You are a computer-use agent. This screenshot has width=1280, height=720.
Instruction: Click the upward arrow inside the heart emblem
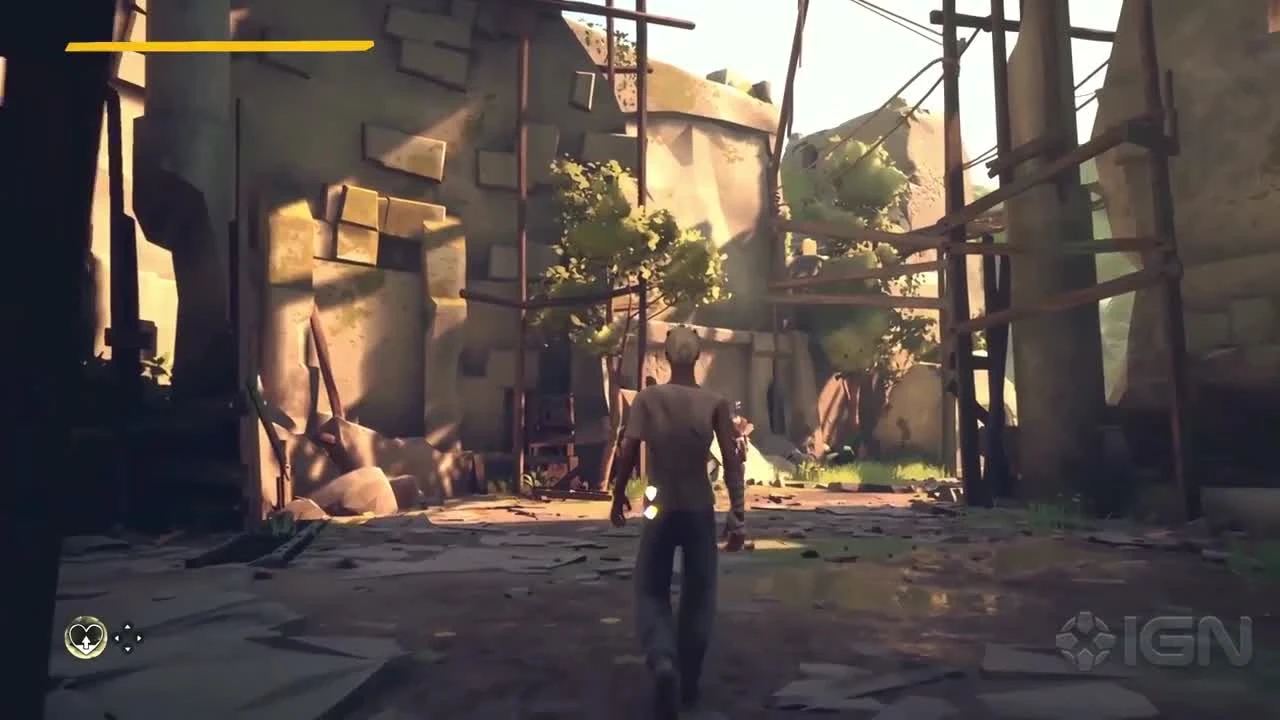tap(85, 643)
